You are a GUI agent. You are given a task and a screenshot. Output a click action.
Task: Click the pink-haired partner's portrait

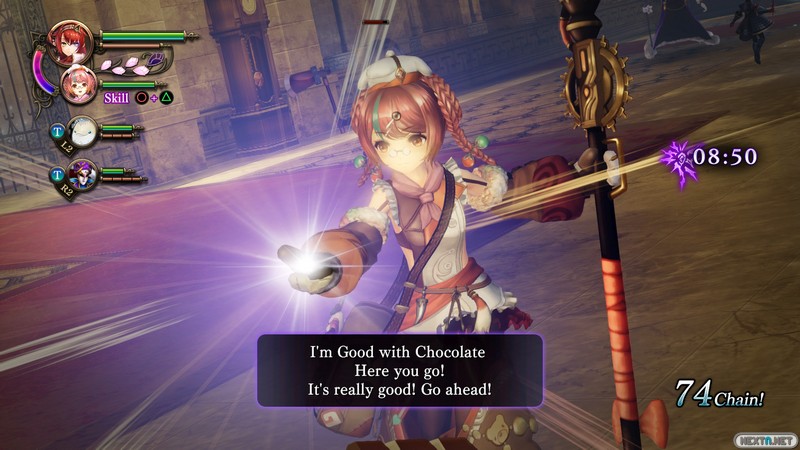(79, 86)
